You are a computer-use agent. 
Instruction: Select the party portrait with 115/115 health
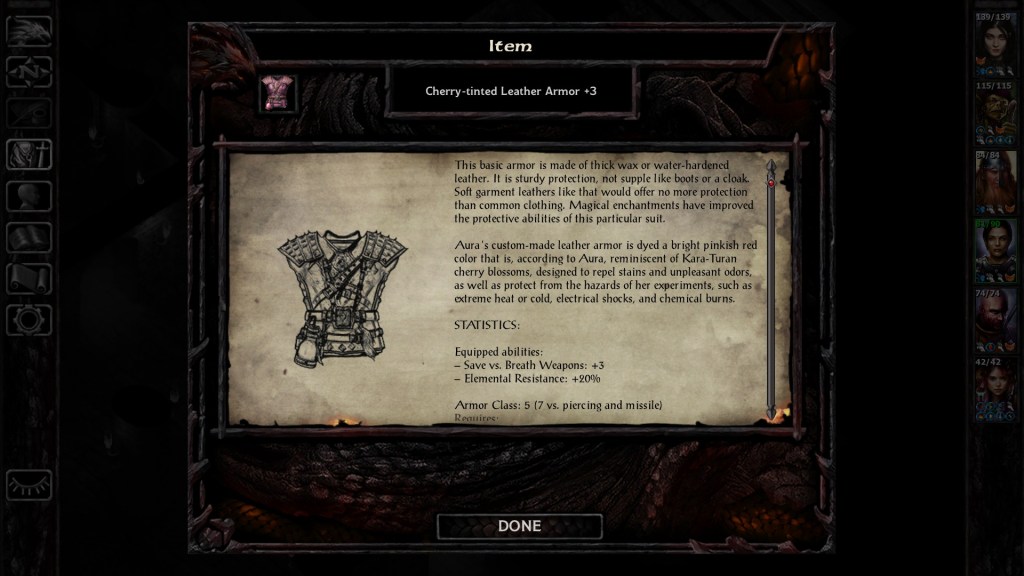tap(996, 115)
